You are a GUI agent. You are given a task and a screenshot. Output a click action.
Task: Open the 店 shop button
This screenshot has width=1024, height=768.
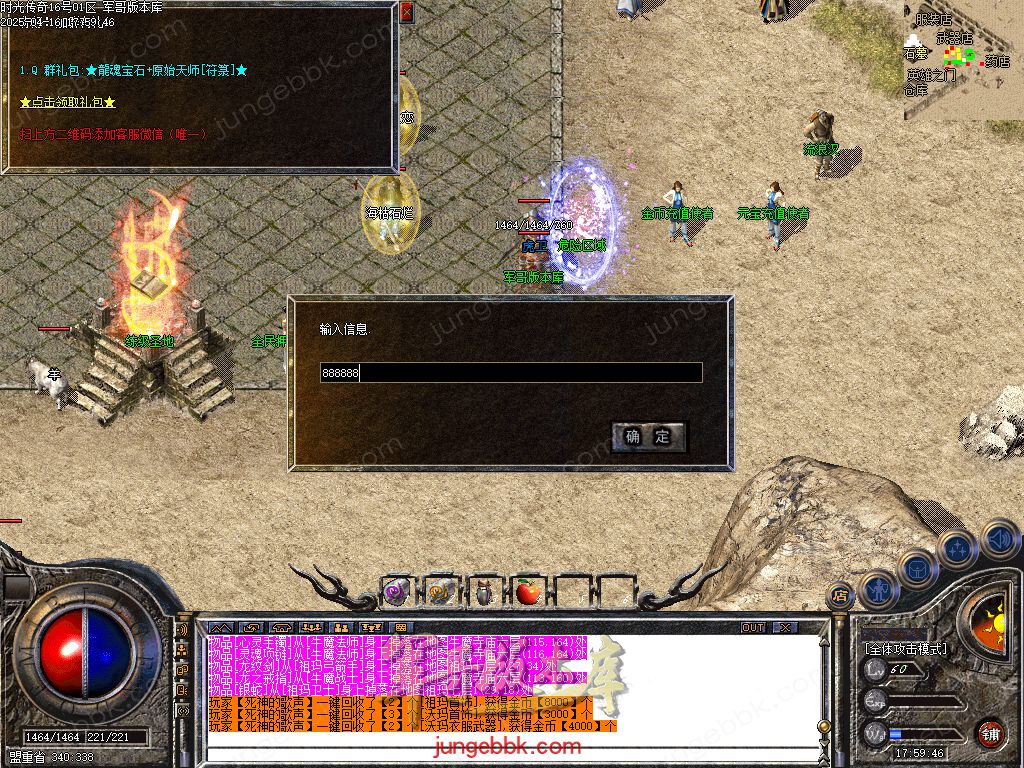840,597
